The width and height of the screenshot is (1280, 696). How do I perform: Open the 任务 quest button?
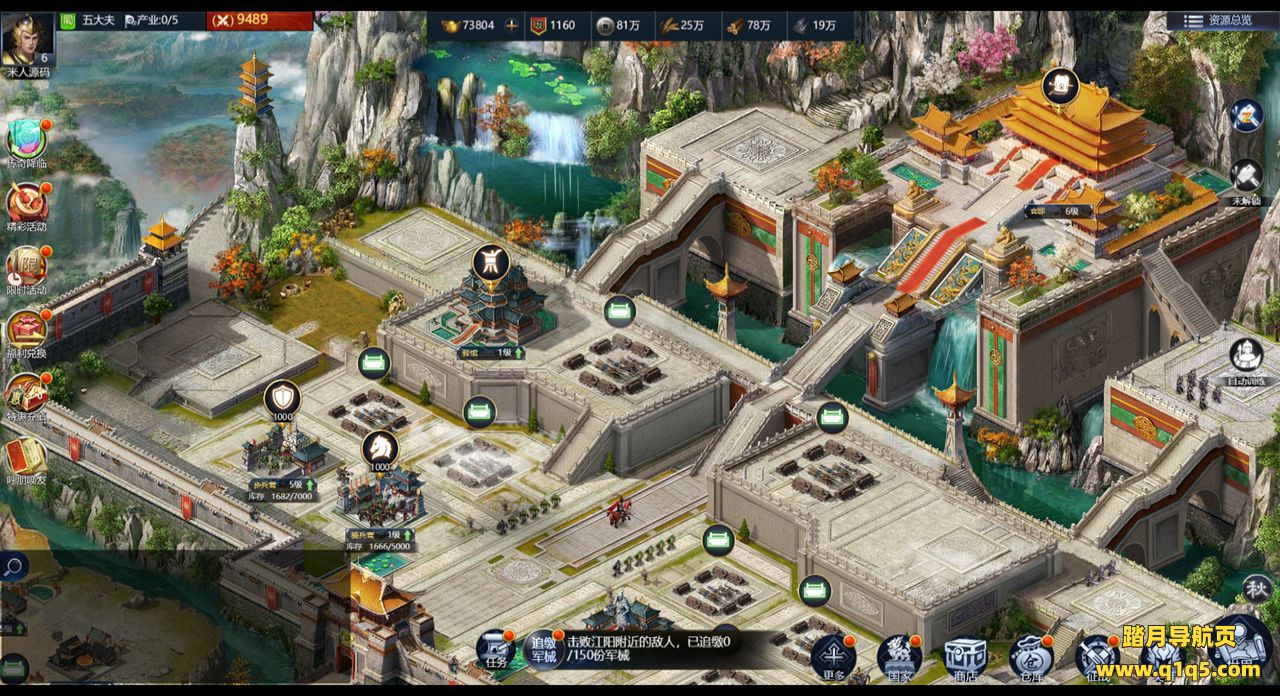click(x=495, y=650)
